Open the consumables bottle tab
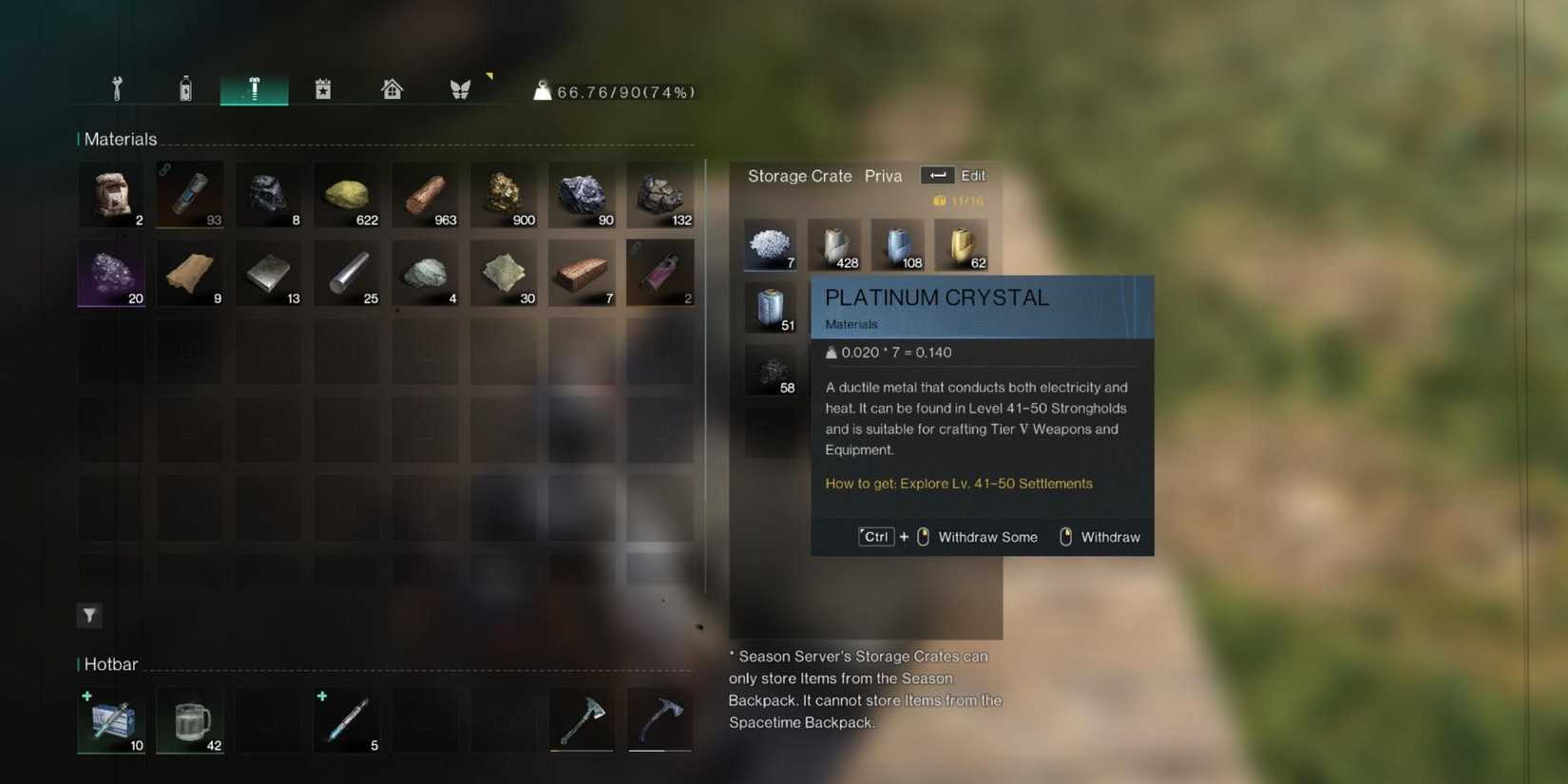The image size is (1568, 784). click(x=185, y=87)
